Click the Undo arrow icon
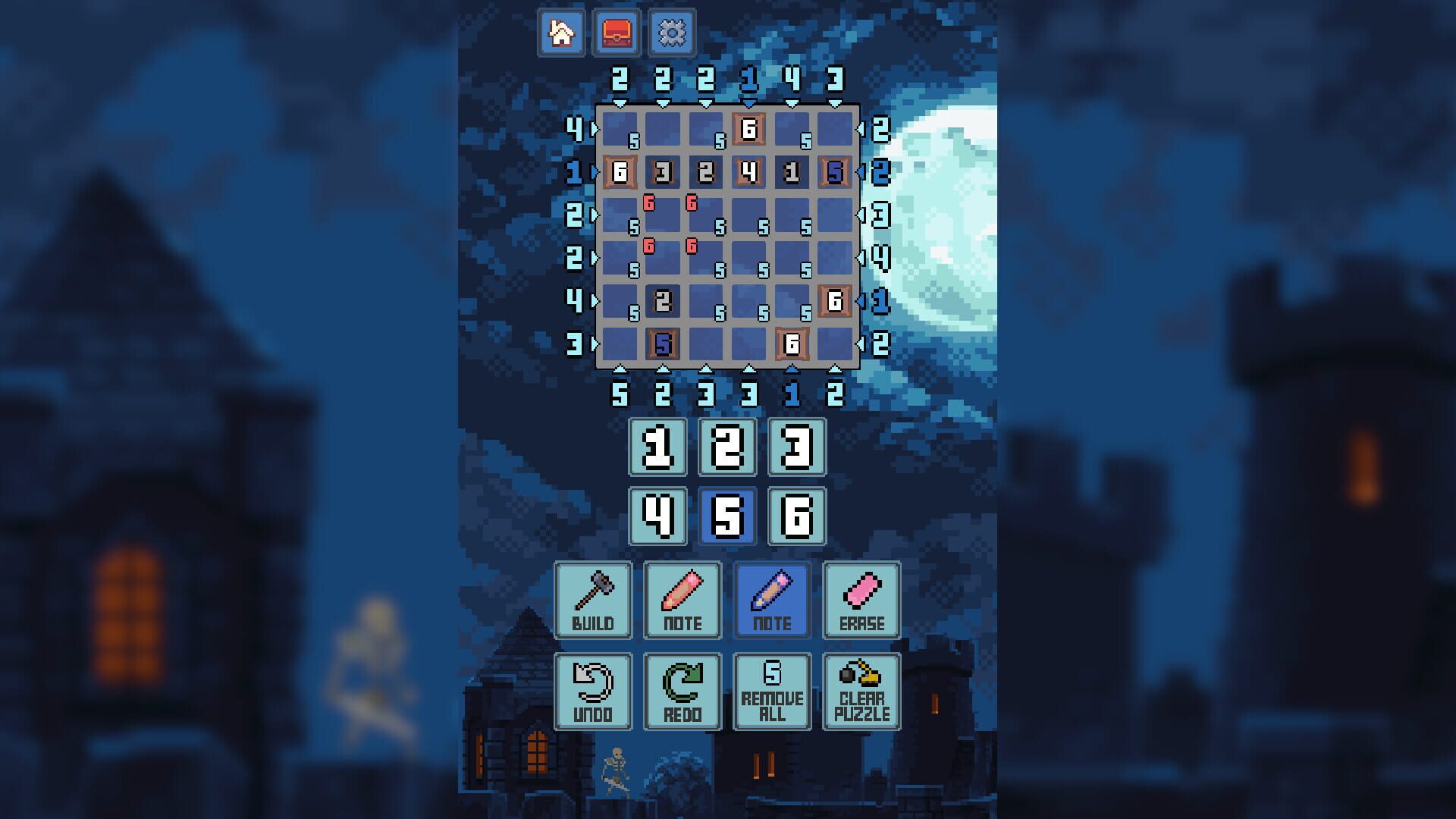 (592, 690)
